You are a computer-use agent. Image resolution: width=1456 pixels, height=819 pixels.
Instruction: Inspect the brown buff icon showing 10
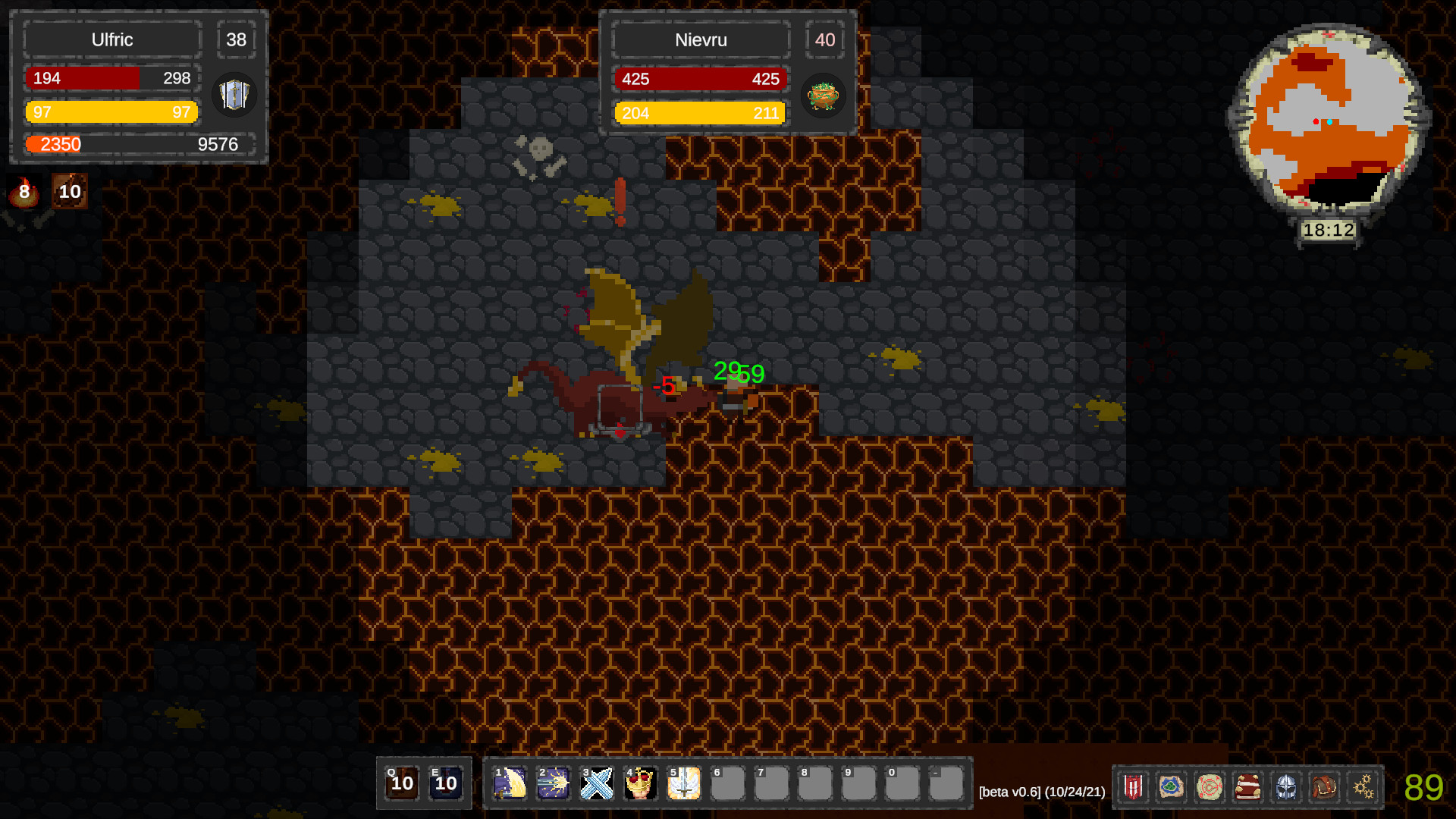coord(70,192)
